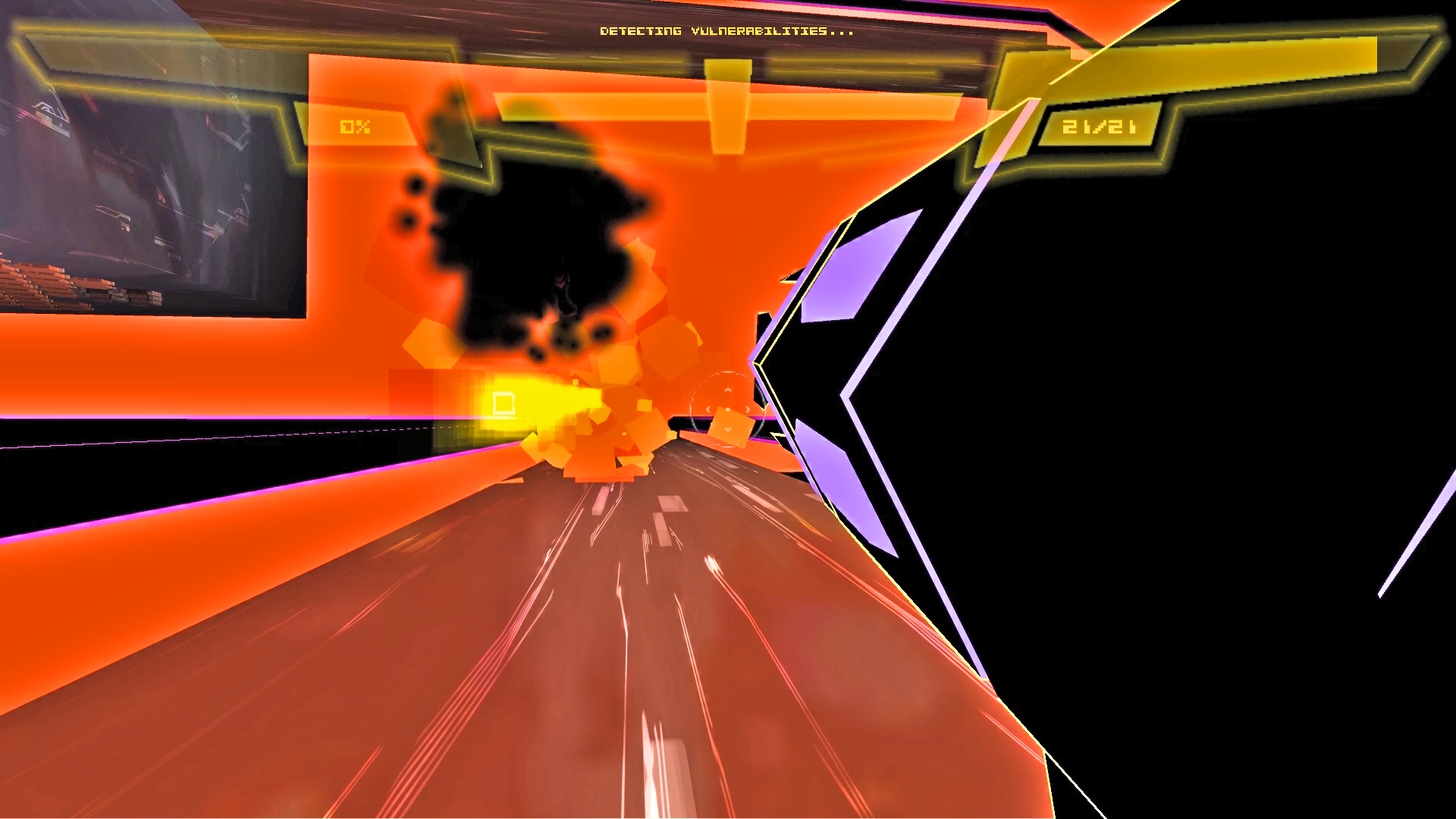
Task: Click the left reticle chevron marker
Action: (708, 409)
